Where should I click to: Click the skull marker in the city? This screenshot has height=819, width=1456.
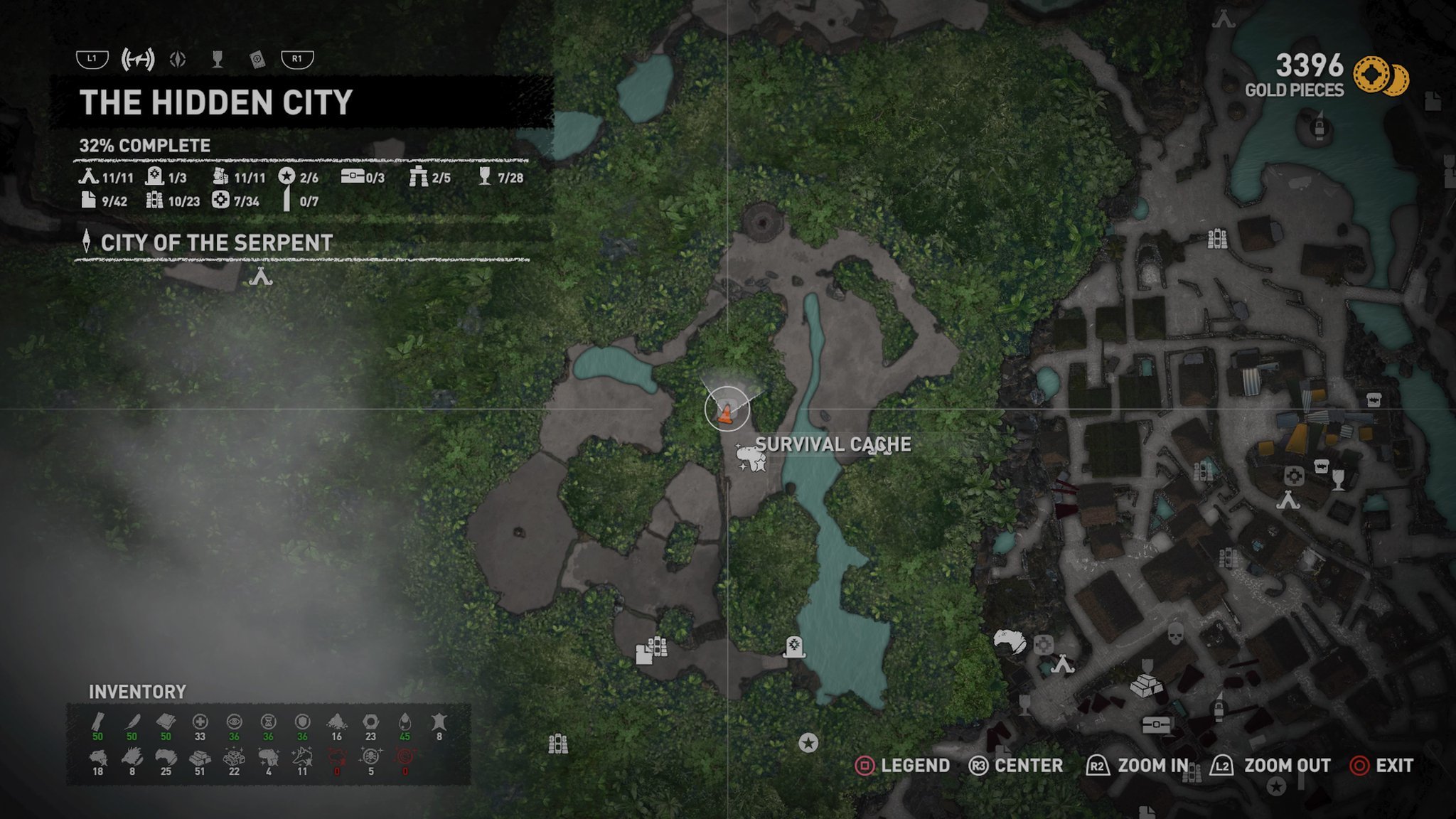pos(1176,632)
